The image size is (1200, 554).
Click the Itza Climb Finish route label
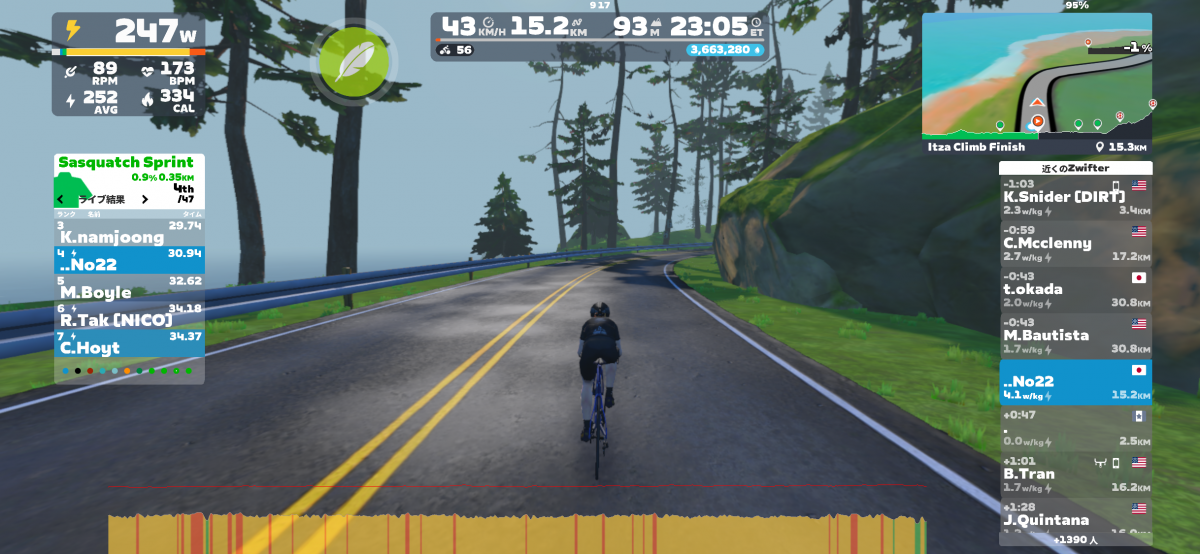click(976, 147)
